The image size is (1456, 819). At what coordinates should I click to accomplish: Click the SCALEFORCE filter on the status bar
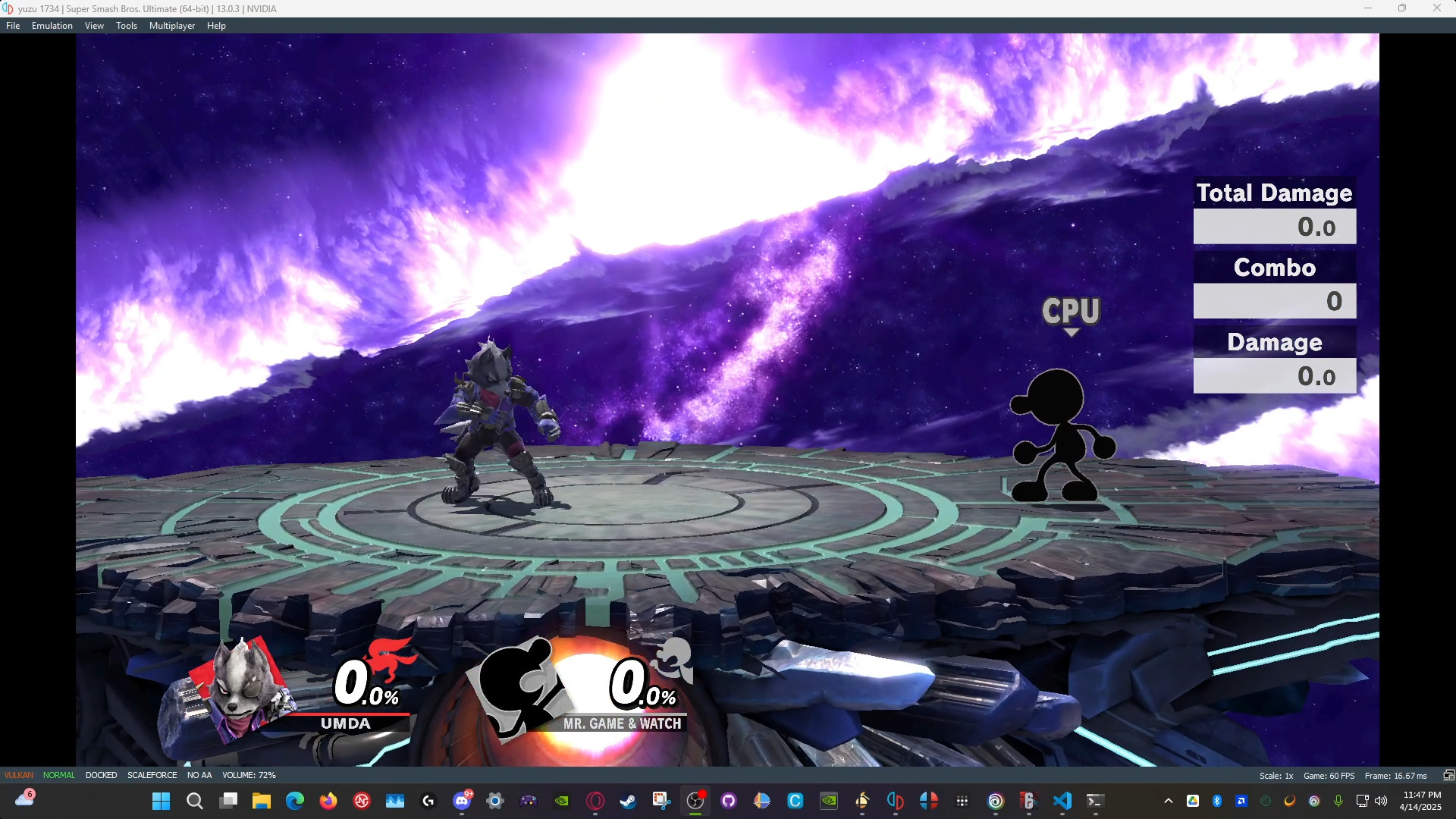point(152,775)
